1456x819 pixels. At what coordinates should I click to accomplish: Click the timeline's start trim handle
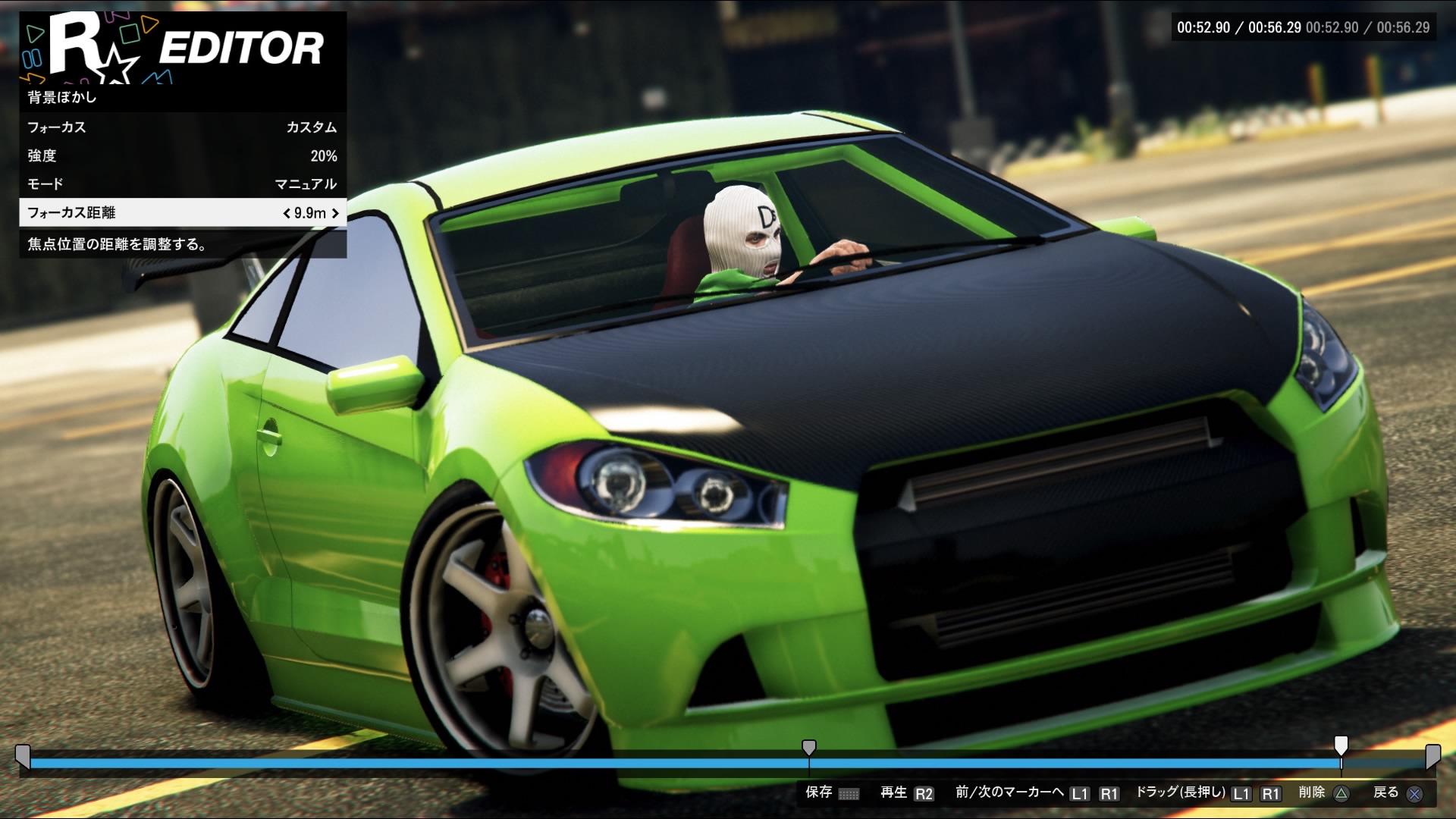click(x=23, y=757)
